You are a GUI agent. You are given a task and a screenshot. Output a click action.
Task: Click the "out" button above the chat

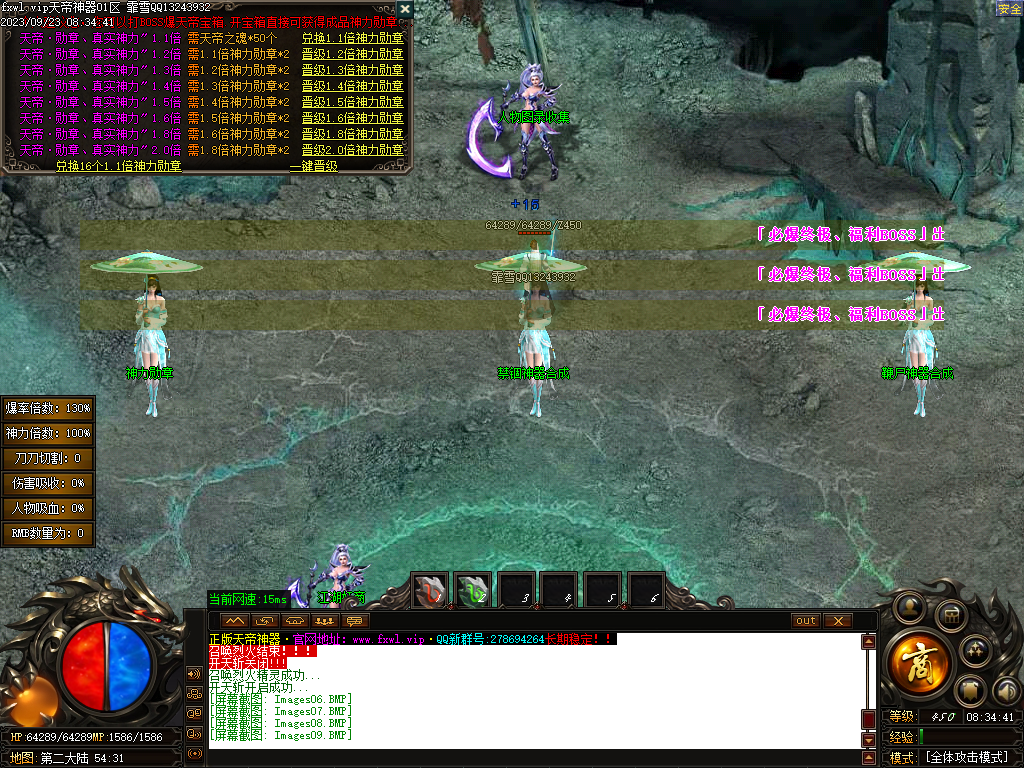pyautogui.click(x=805, y=621)
